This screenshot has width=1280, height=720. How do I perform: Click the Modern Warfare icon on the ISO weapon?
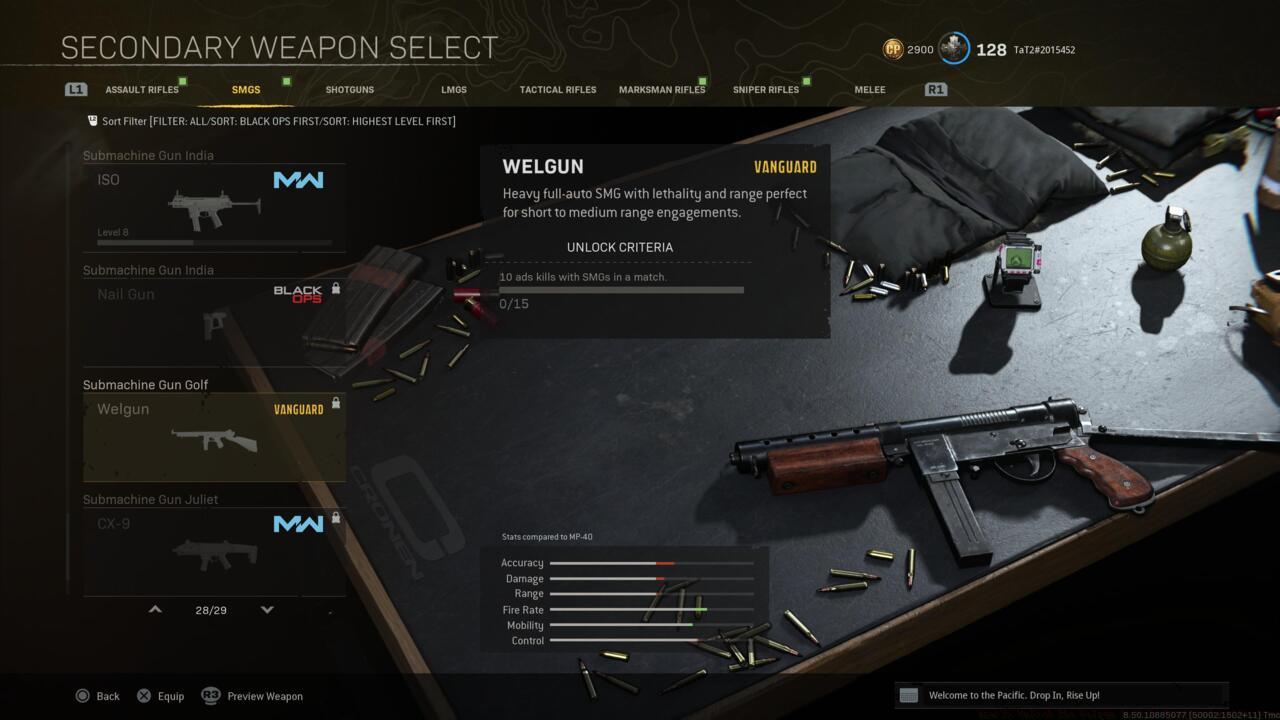tap(298, 178)
